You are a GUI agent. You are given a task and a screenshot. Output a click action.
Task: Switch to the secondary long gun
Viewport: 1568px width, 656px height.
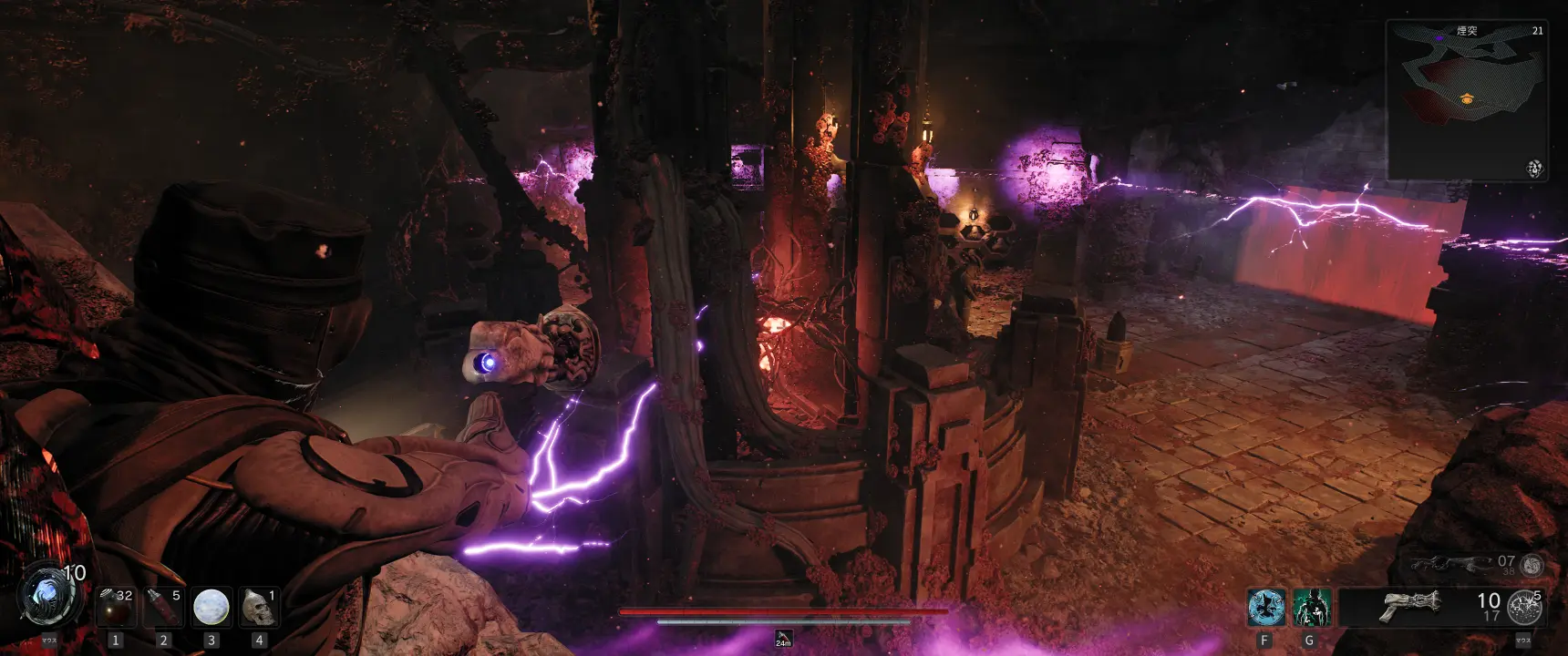pyautogui.click(x=1449, y=565)
